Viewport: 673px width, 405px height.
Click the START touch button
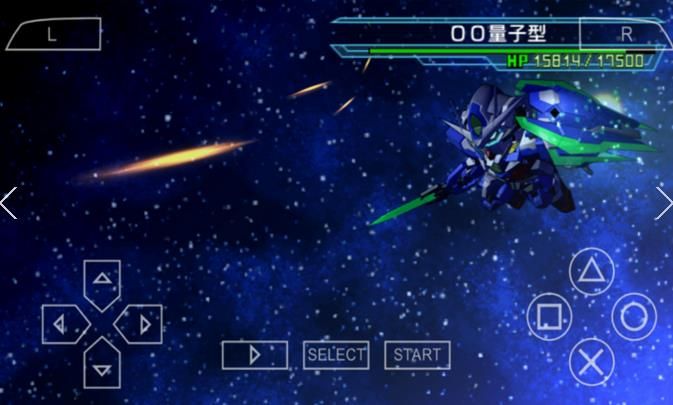[x=417, y=355]
